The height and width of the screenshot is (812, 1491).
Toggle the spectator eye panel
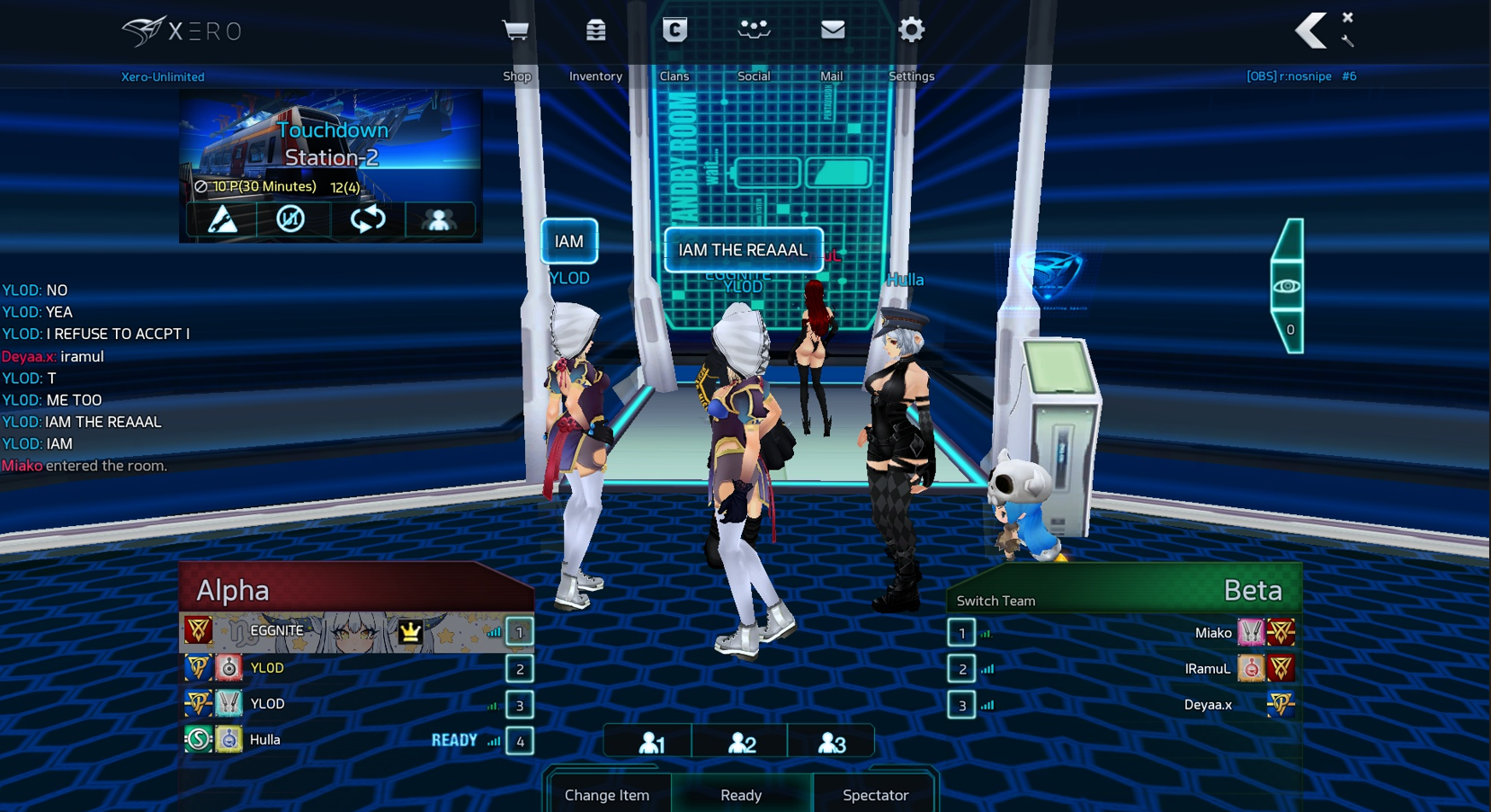click(1287, 286)
